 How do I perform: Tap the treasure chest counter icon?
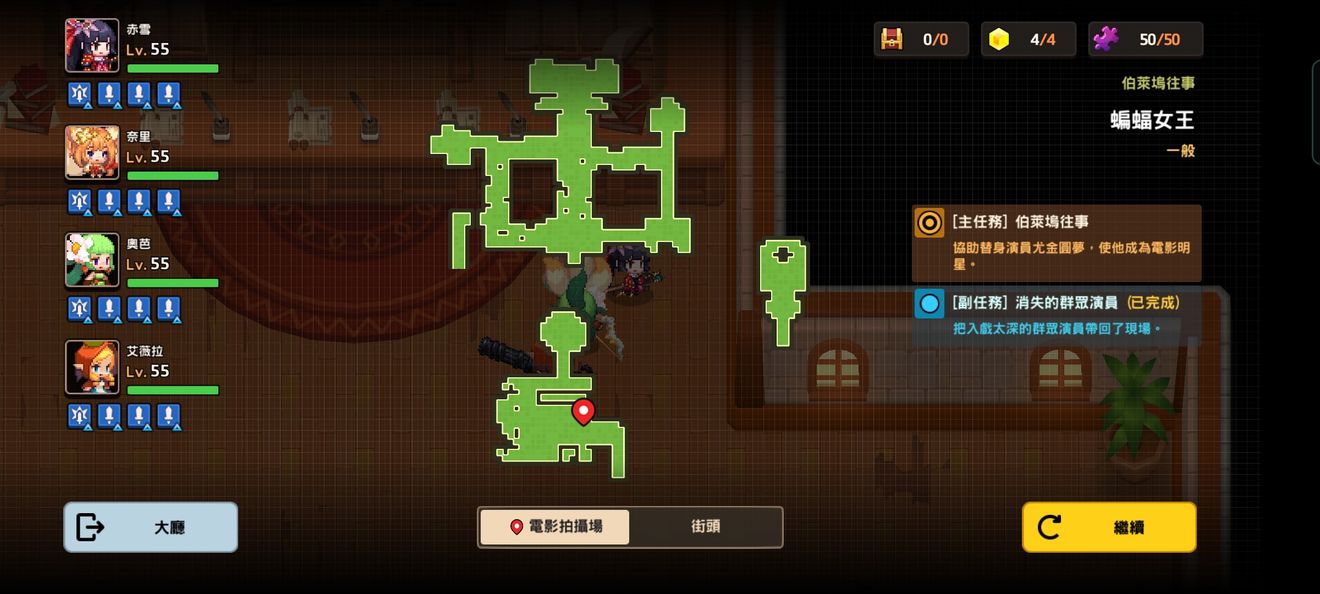[x=891, y=39]
